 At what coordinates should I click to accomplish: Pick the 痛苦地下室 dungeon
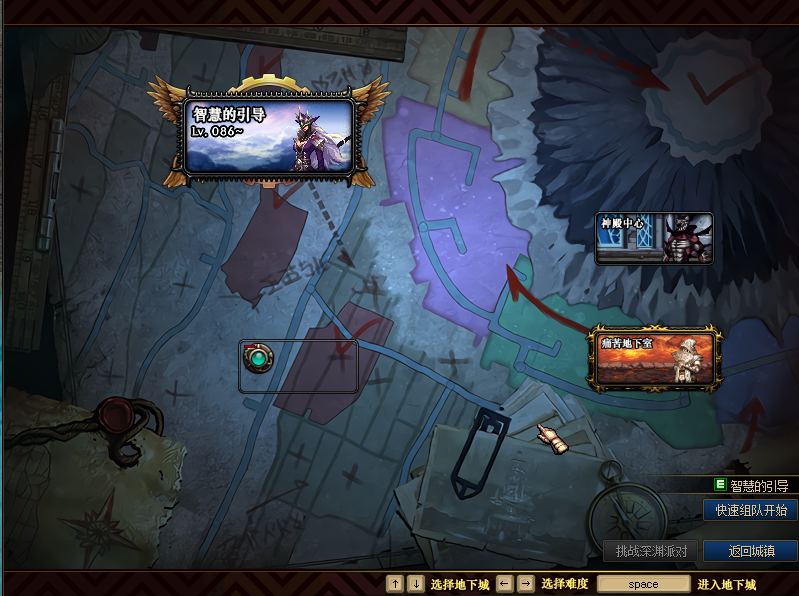pos(655,359)
